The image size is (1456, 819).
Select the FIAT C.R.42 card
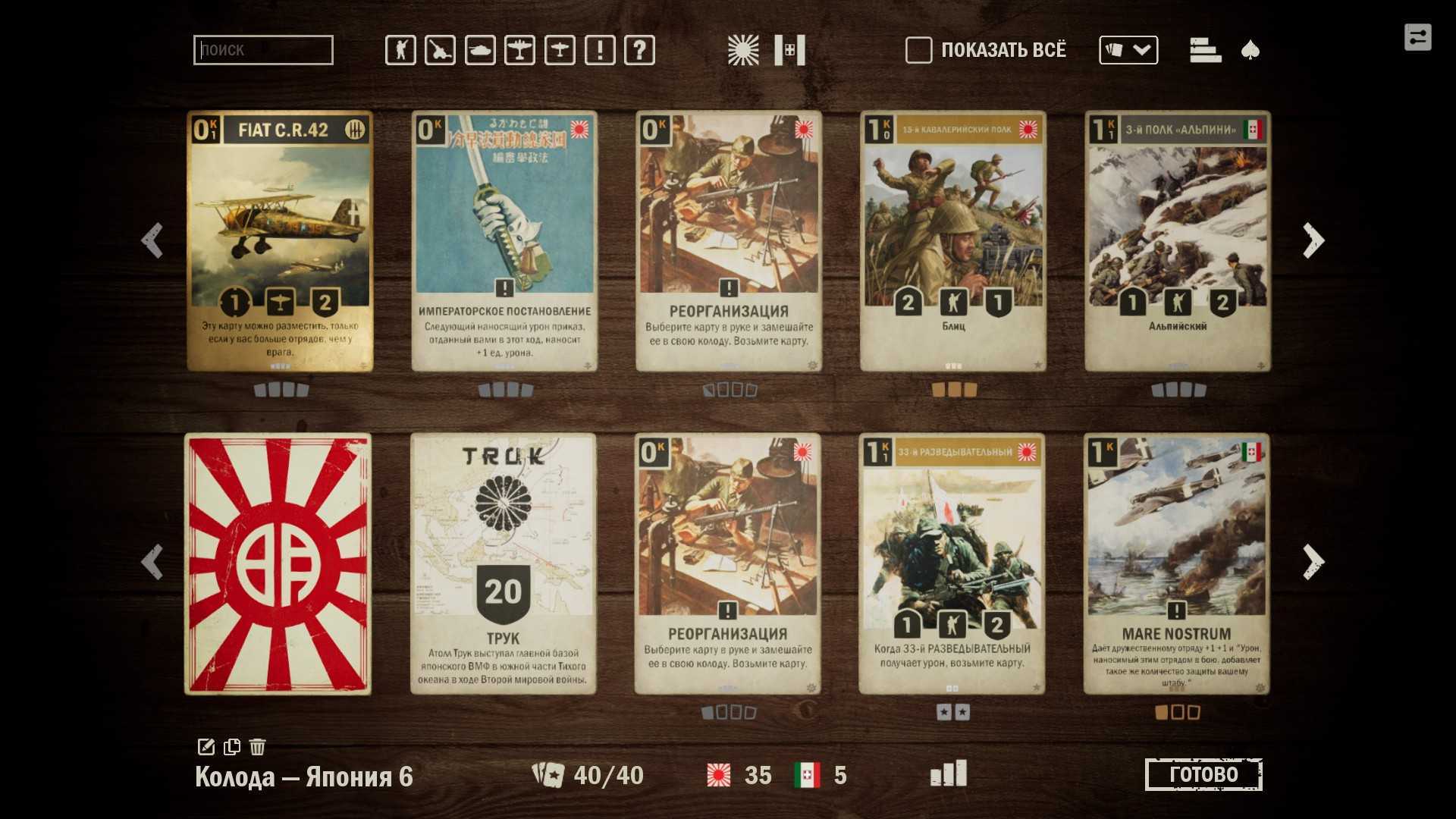click(280, 241)
